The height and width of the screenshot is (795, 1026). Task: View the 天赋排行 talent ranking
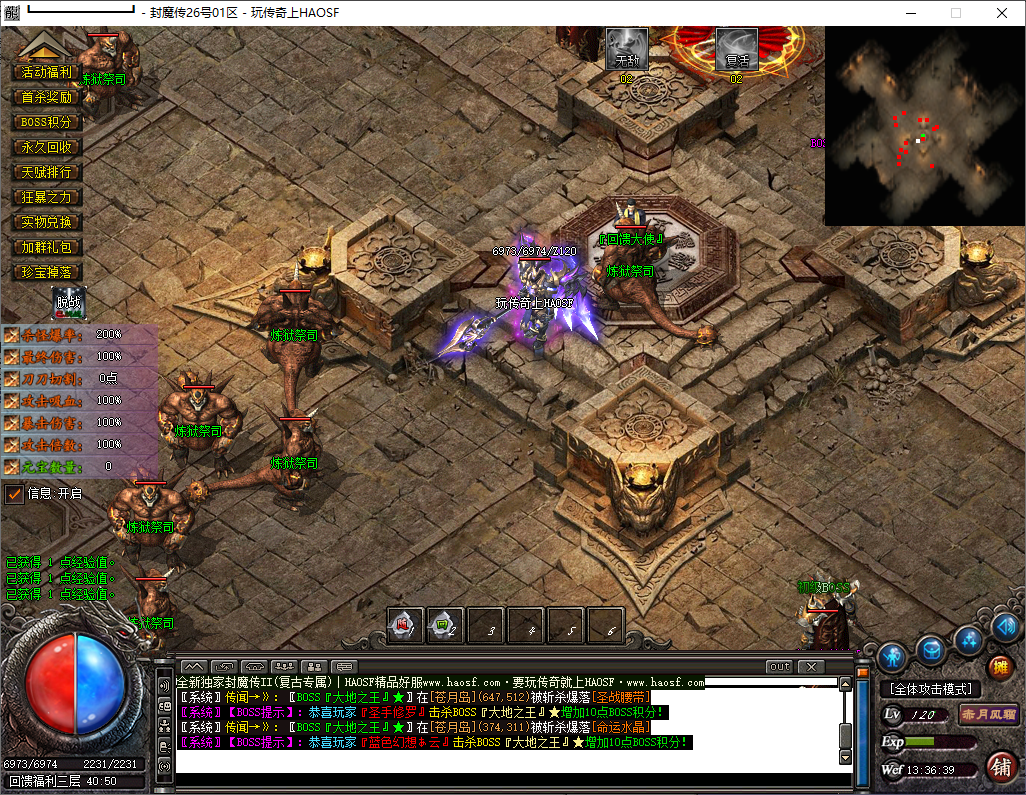point(47,172)
